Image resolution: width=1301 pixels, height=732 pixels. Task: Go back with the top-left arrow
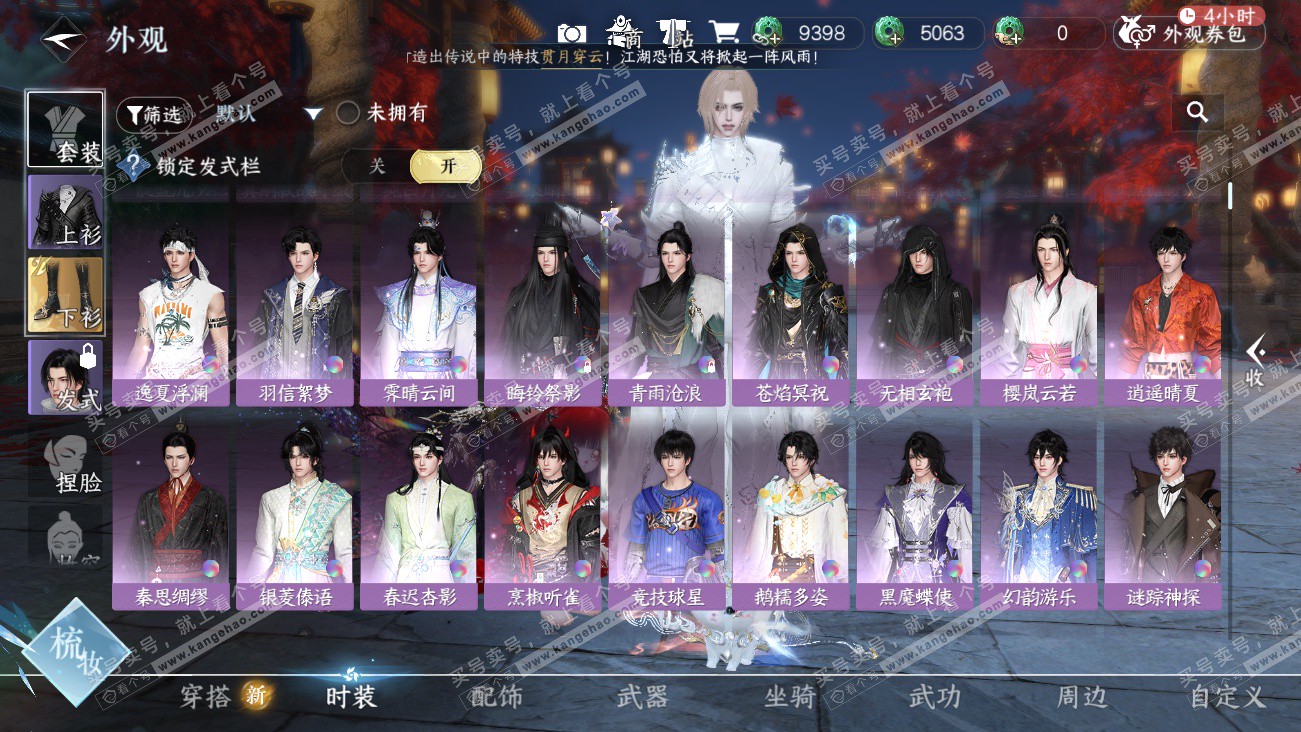(63, 39)
